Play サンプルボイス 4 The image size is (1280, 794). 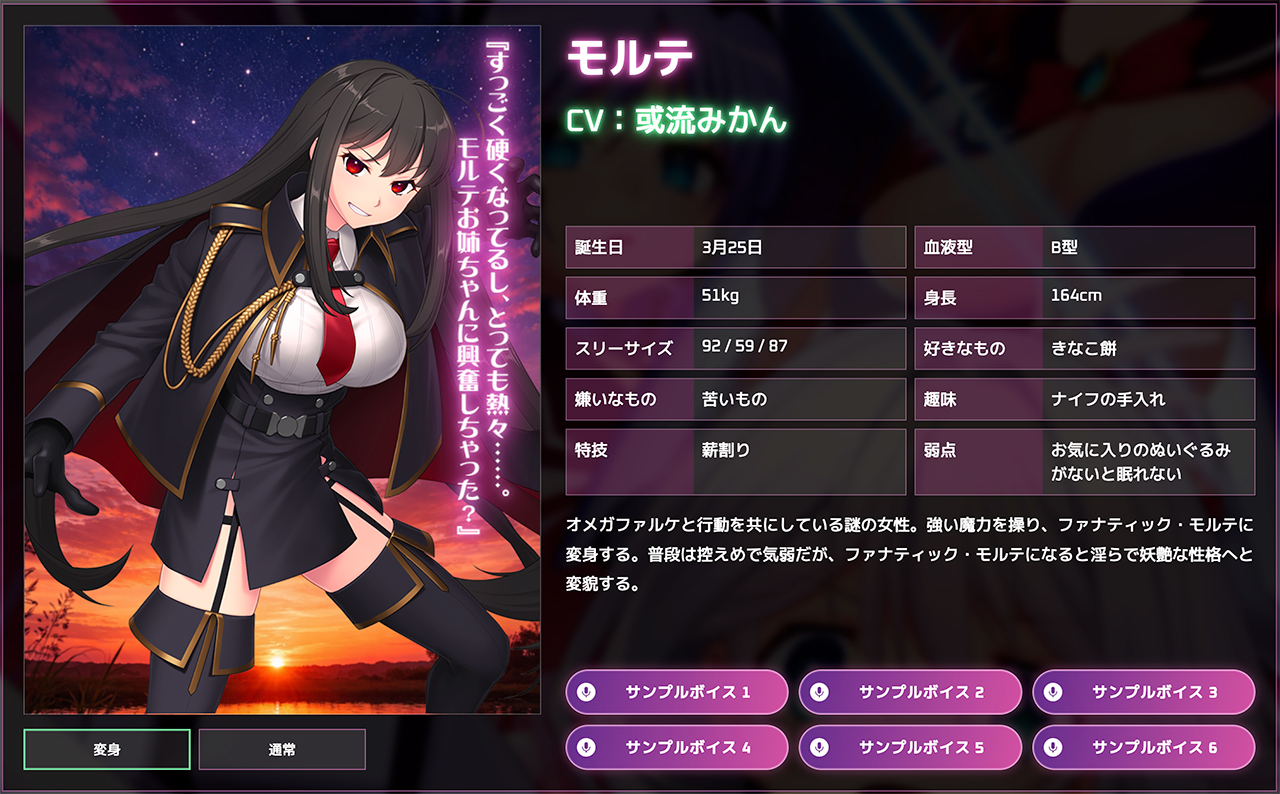click(677, 747)
